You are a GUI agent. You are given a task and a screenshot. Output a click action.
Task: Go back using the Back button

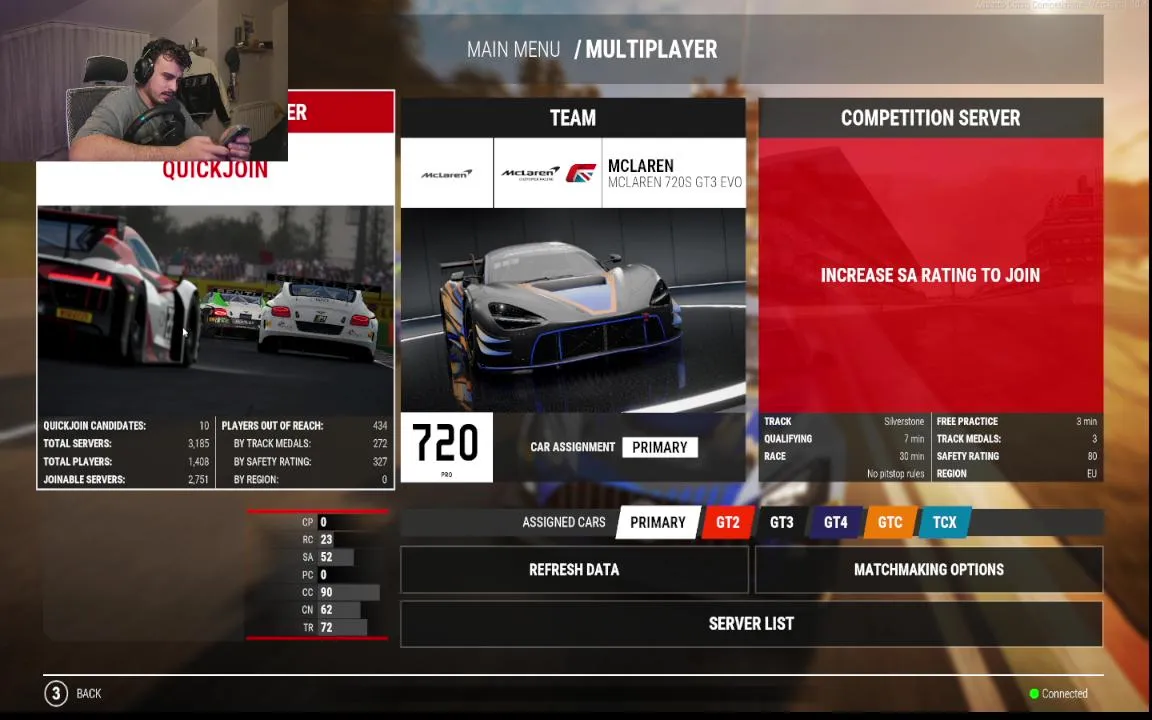(74, 693)
